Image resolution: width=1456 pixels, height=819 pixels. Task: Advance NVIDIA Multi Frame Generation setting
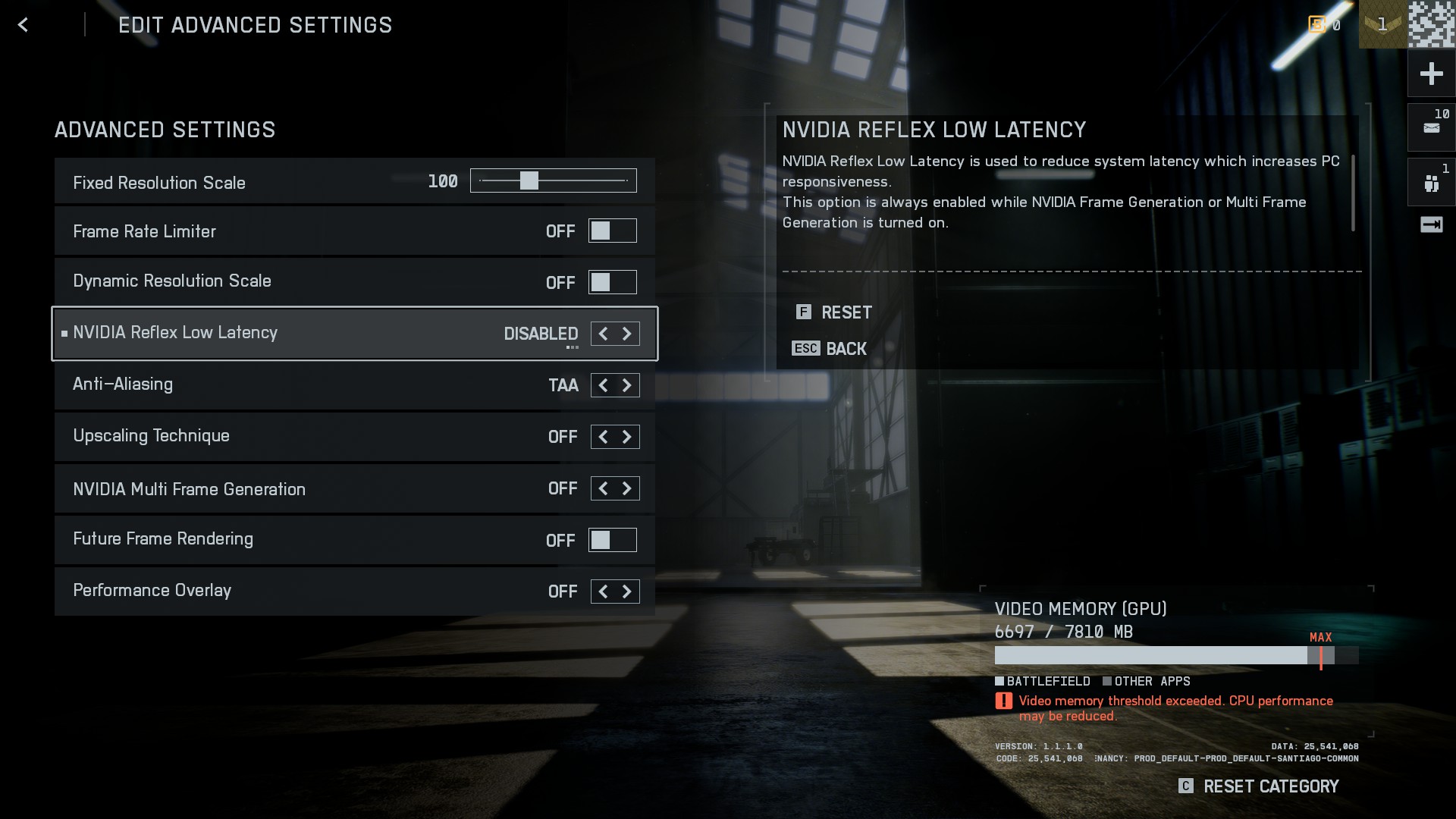pos(627,488)
